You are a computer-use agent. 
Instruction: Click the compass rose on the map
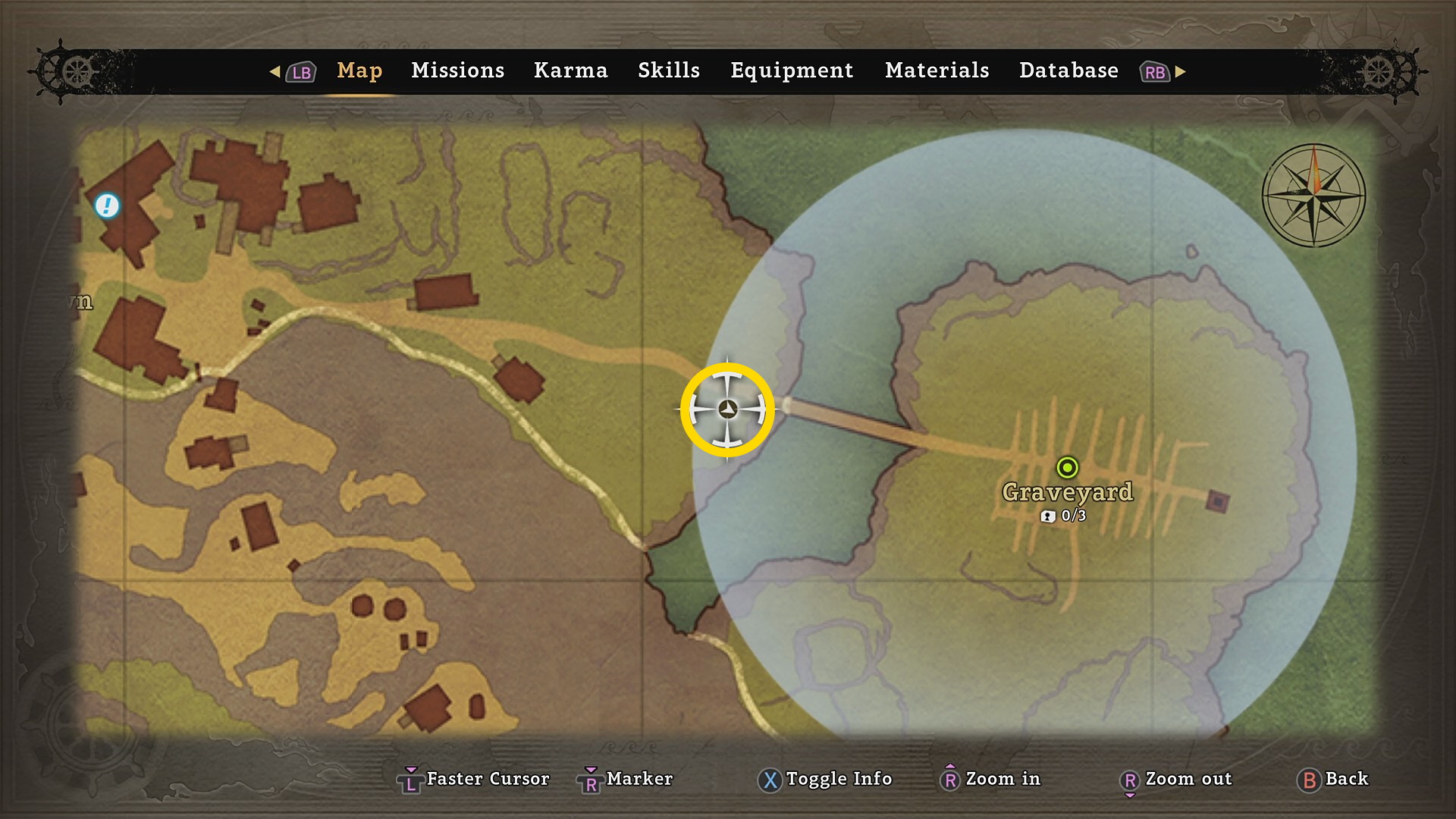click(1313, 196)
